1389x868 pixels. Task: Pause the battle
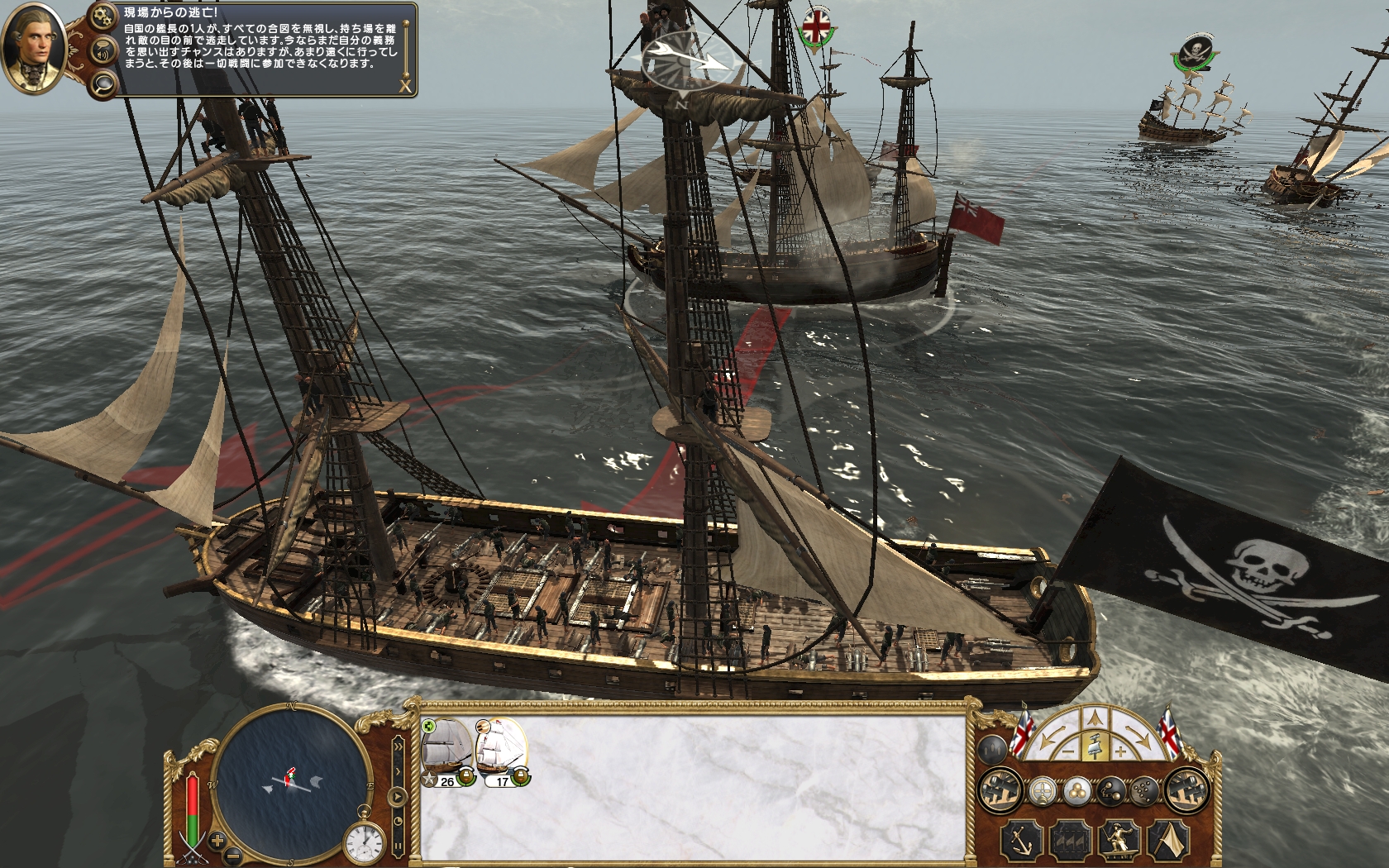click(x=399, y=846)
